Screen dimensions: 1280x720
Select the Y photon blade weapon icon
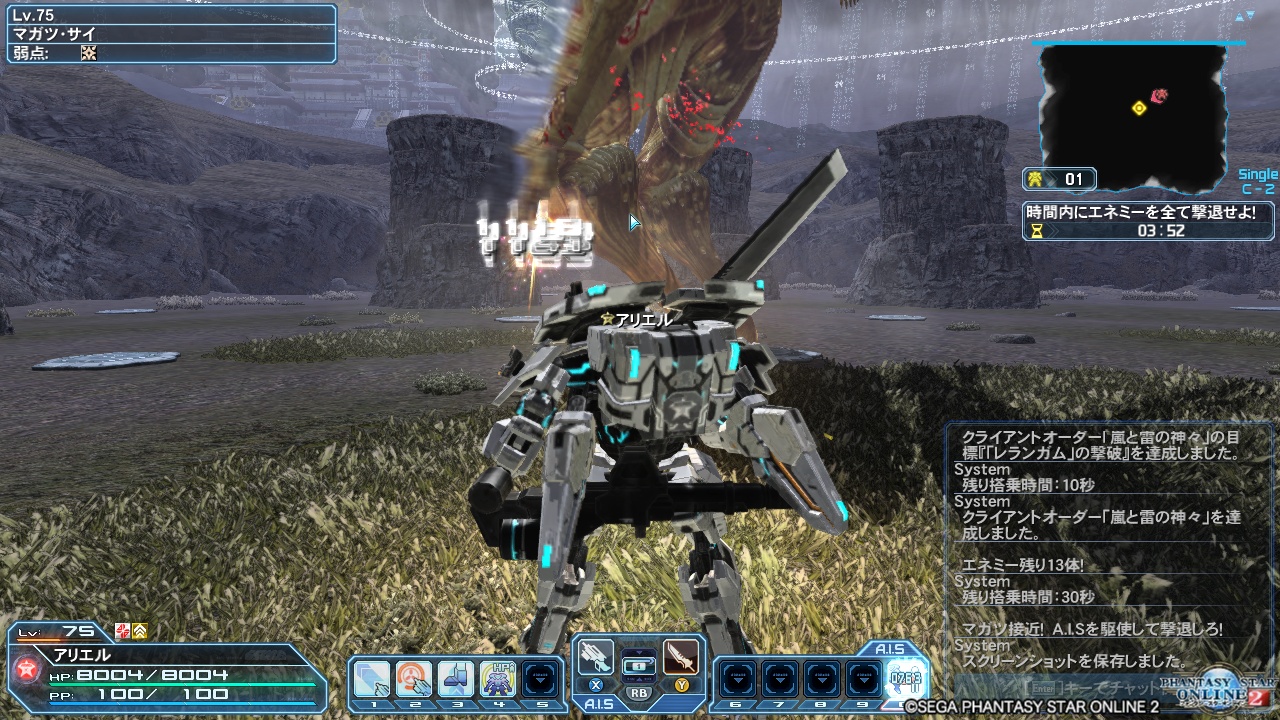682,662
